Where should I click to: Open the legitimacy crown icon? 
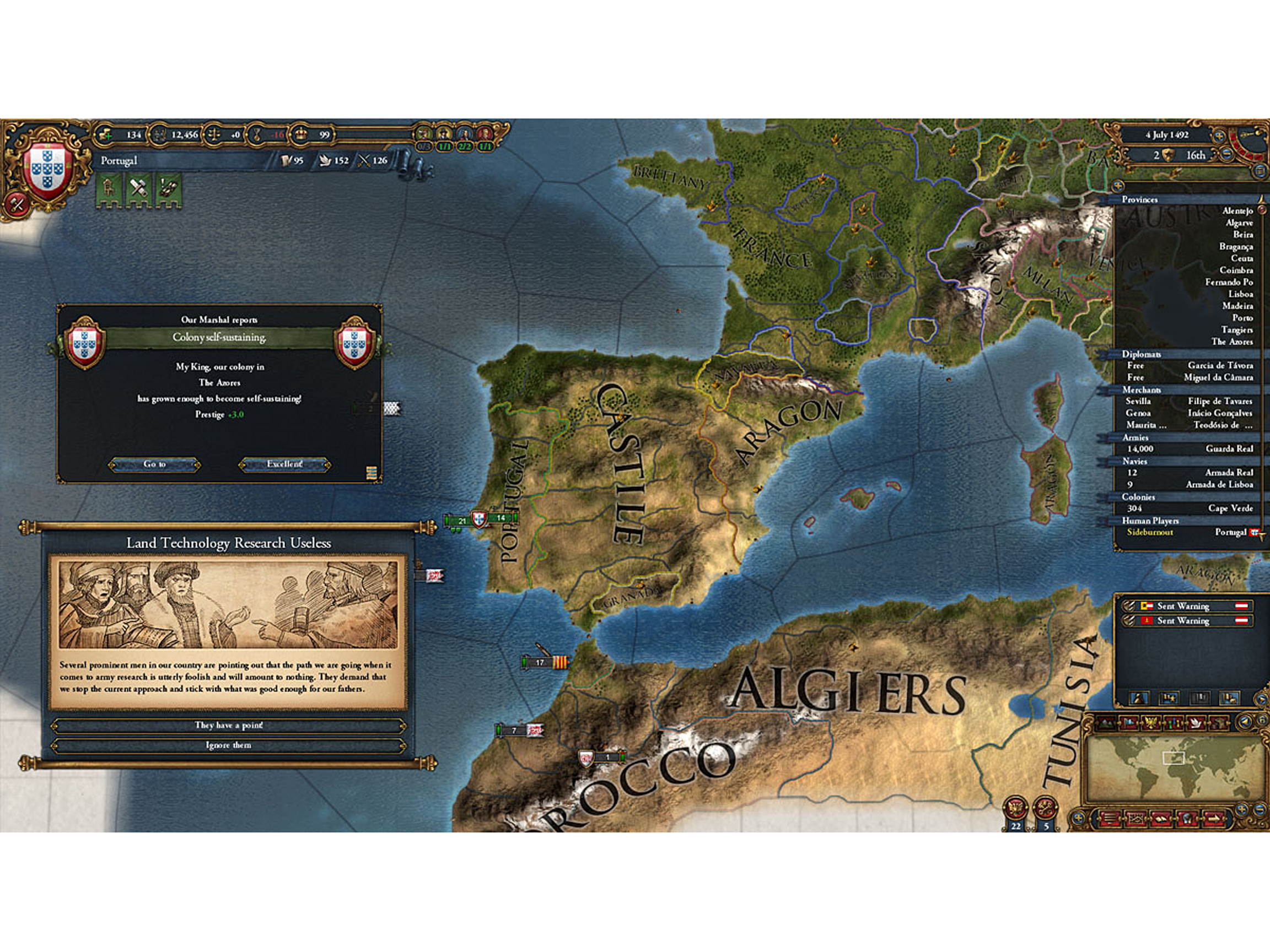pyautogui.click(x=302, y=134)
